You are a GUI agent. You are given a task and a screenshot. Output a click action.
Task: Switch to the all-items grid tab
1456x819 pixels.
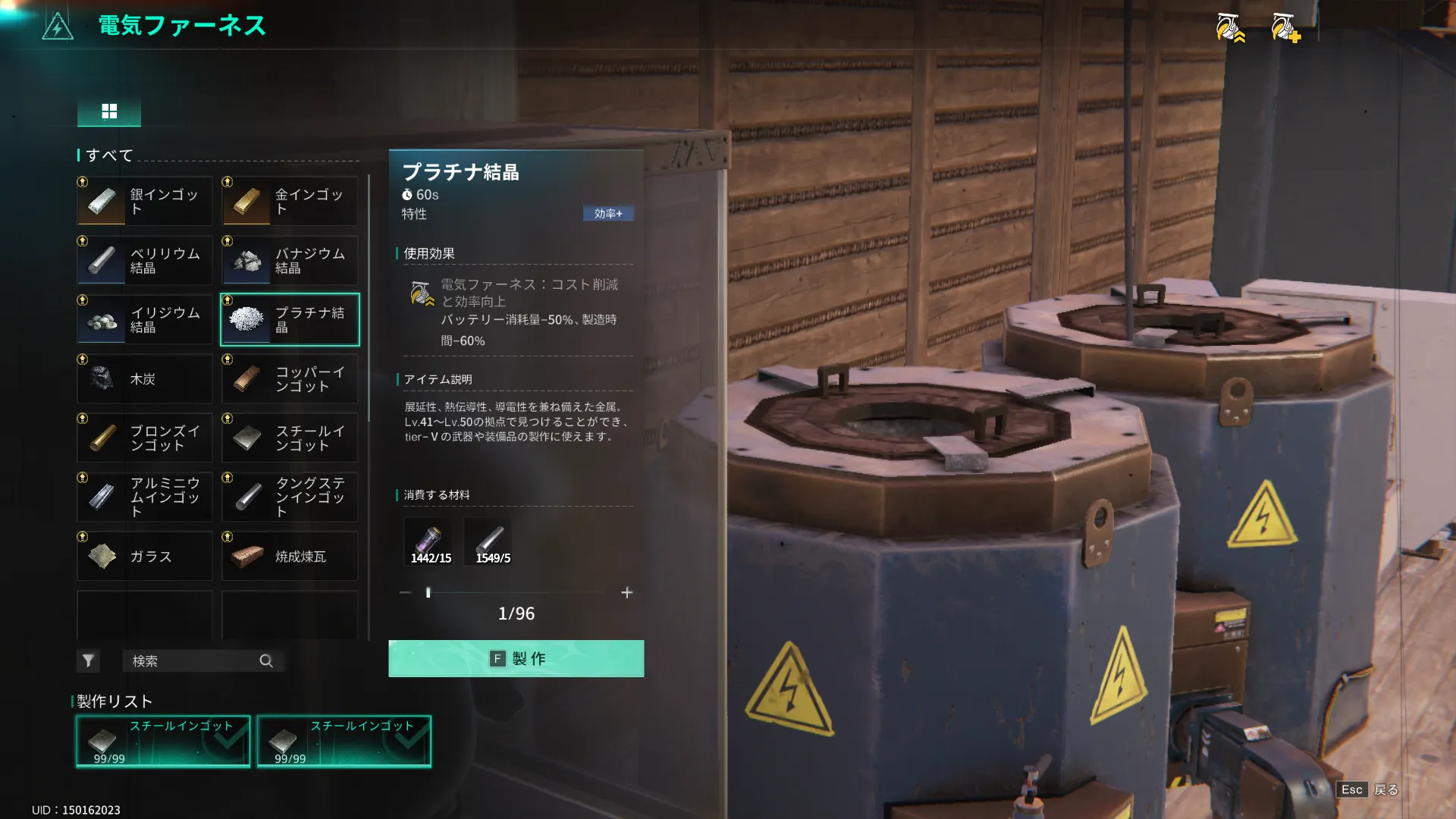(x=109, y=111)
